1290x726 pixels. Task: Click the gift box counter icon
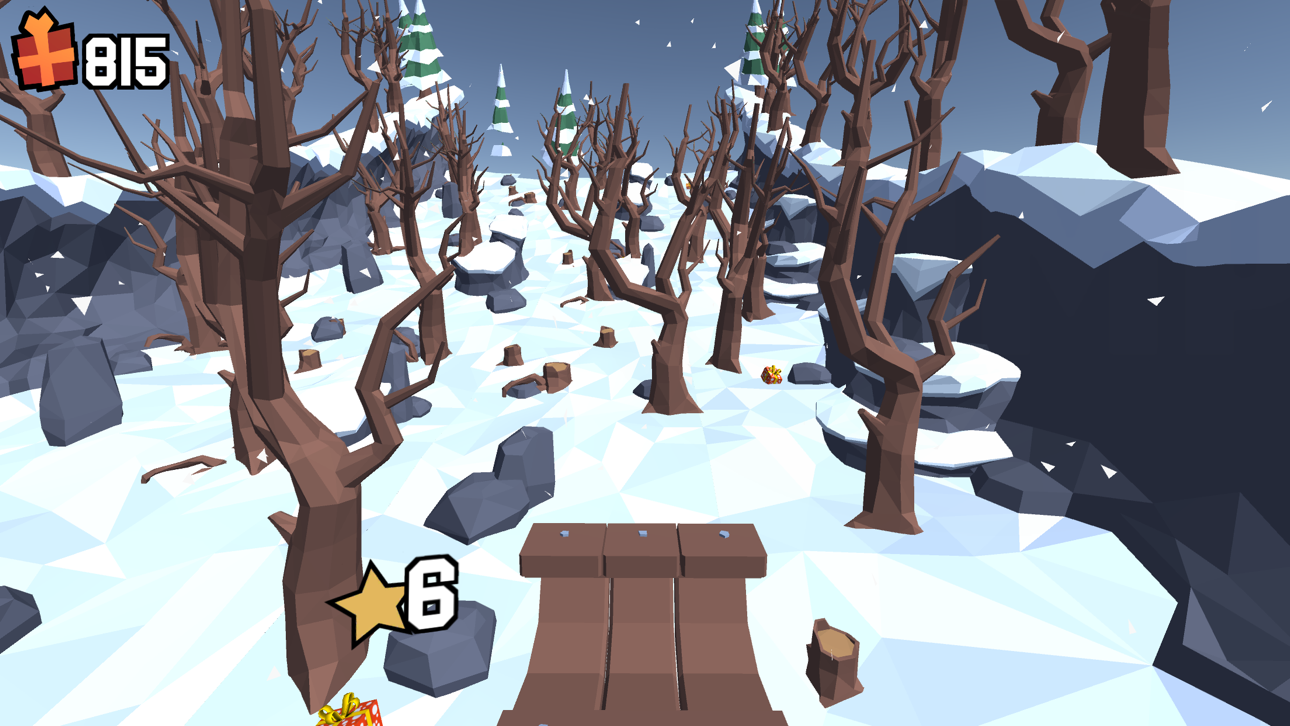coord(42,48)
